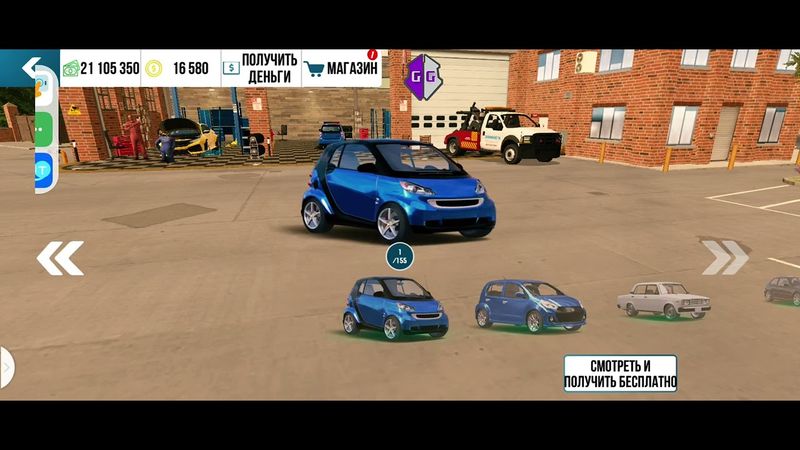This screenshot has height=450, width=800.
Task: Show the next car with right chevrons
Action: 724,257
